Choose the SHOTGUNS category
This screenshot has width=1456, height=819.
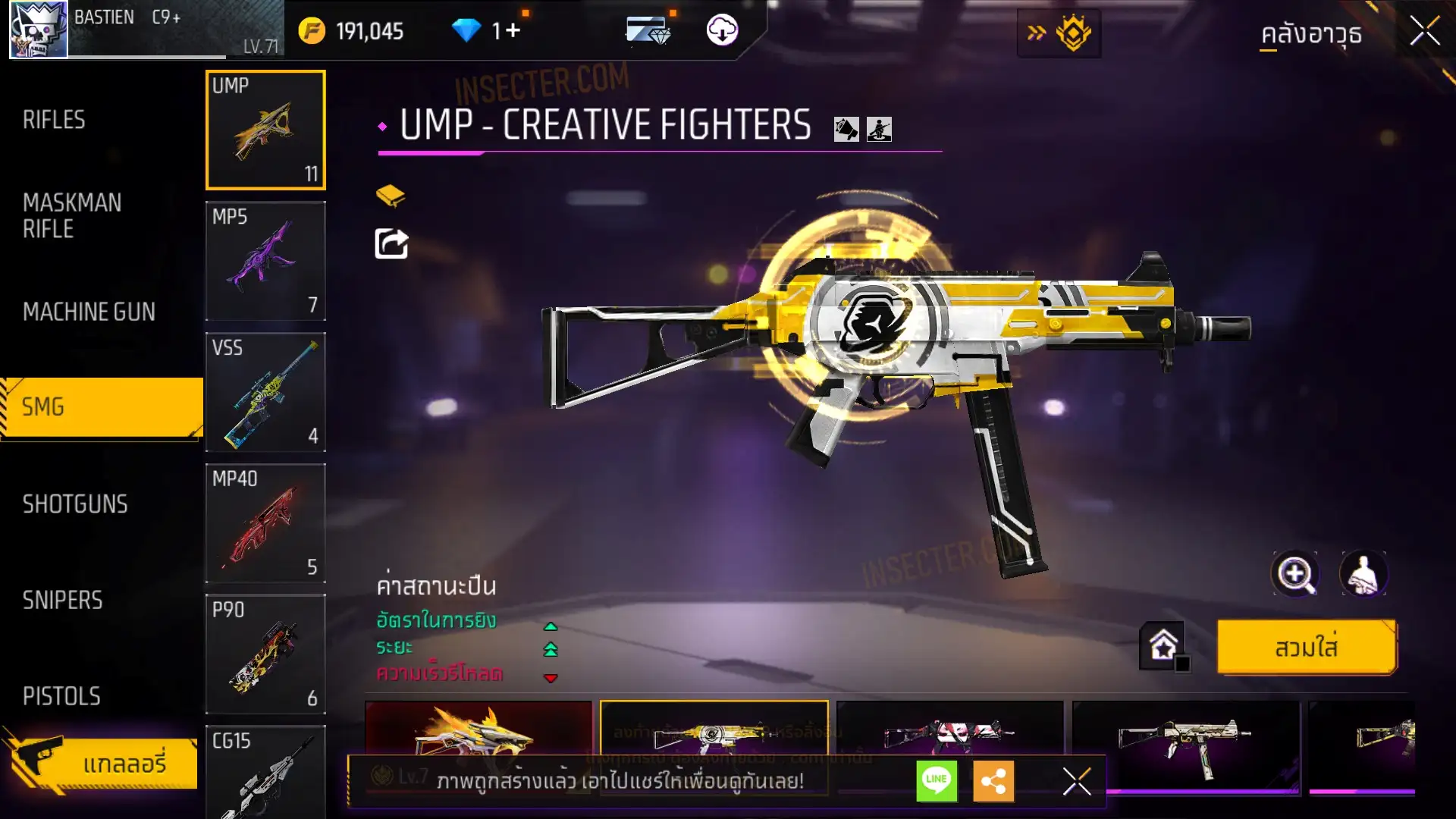(75, 504)
